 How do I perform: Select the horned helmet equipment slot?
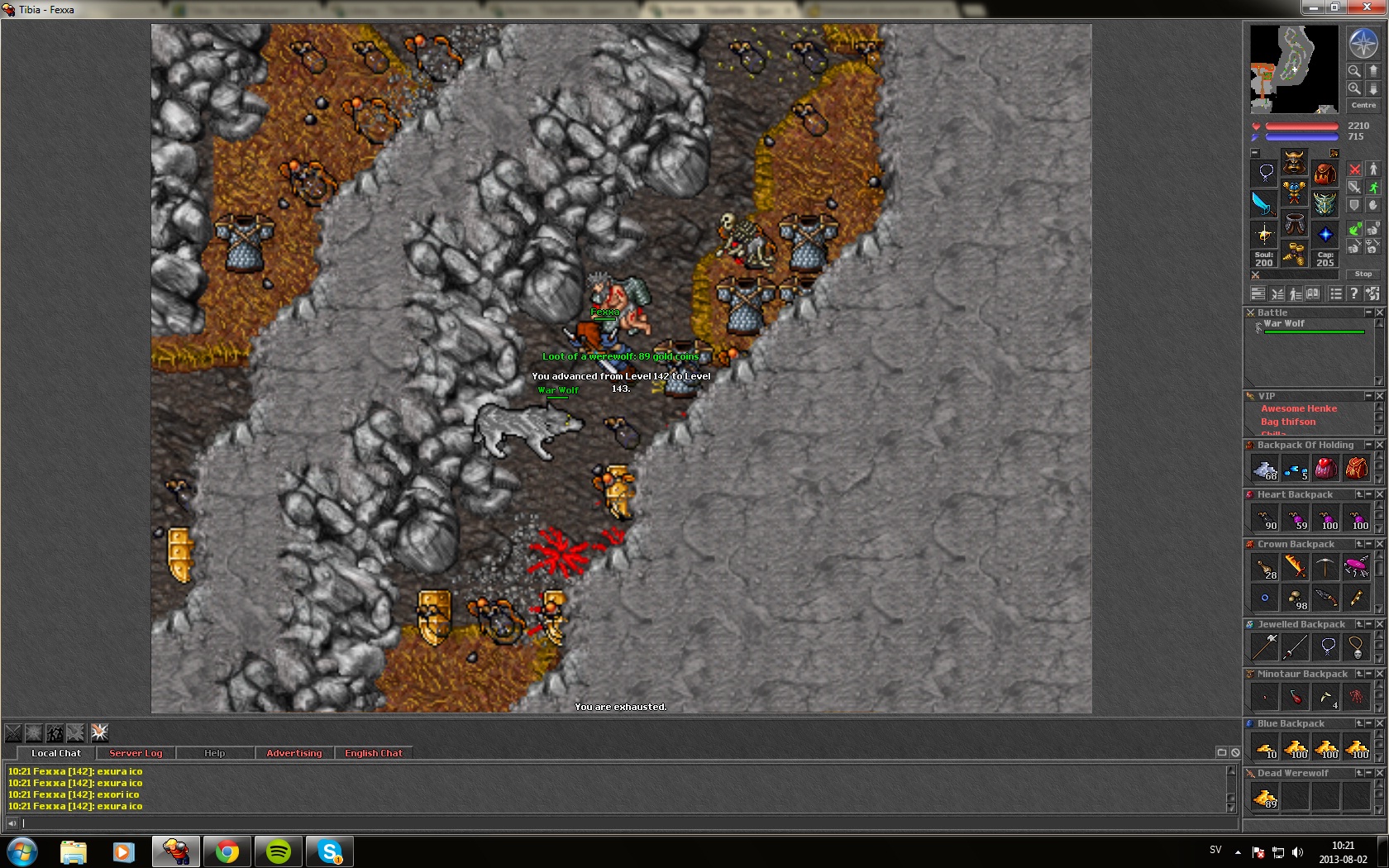click(1294, 161)
